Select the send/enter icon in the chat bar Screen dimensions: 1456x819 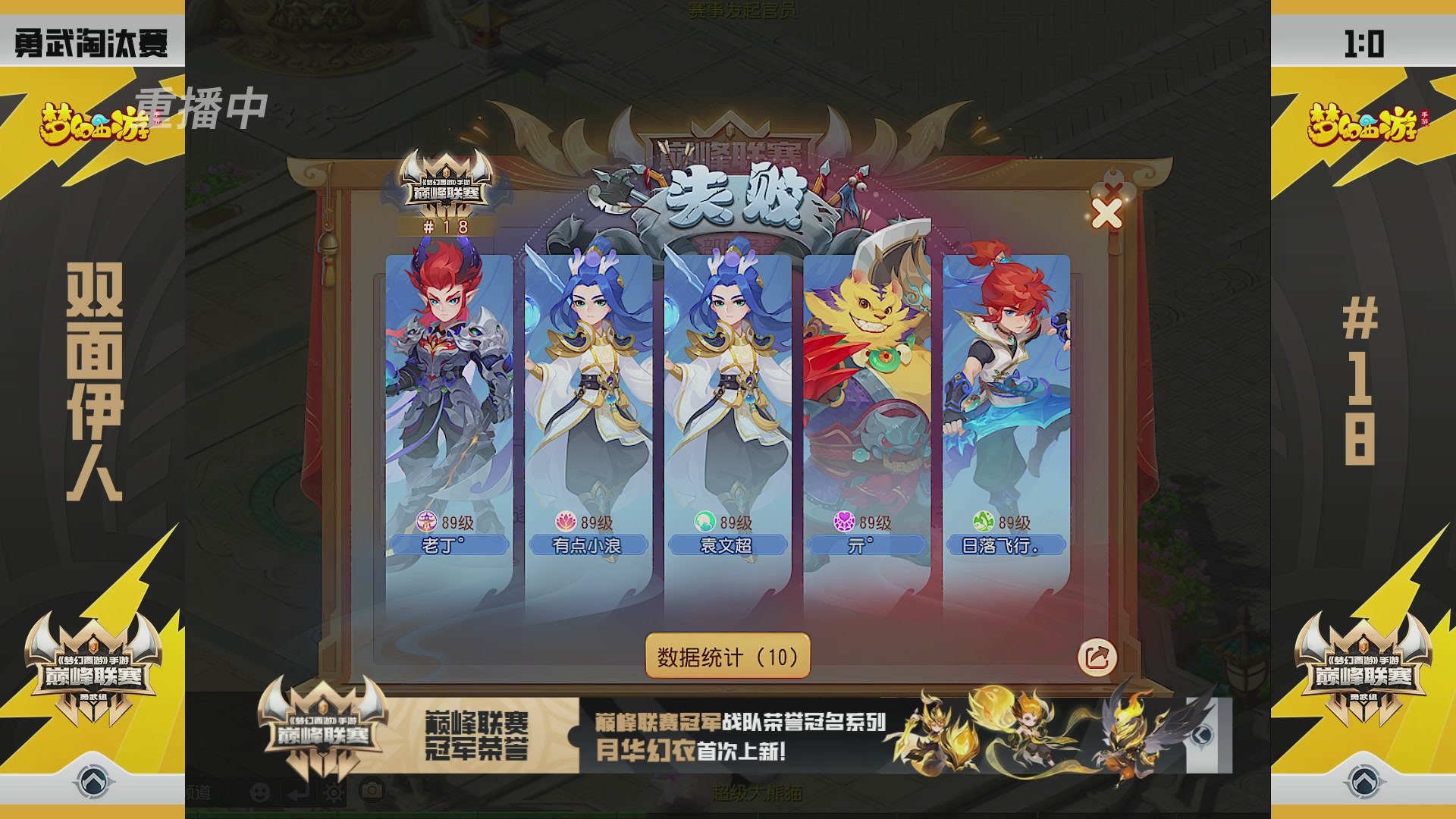[x=297, y=793]
